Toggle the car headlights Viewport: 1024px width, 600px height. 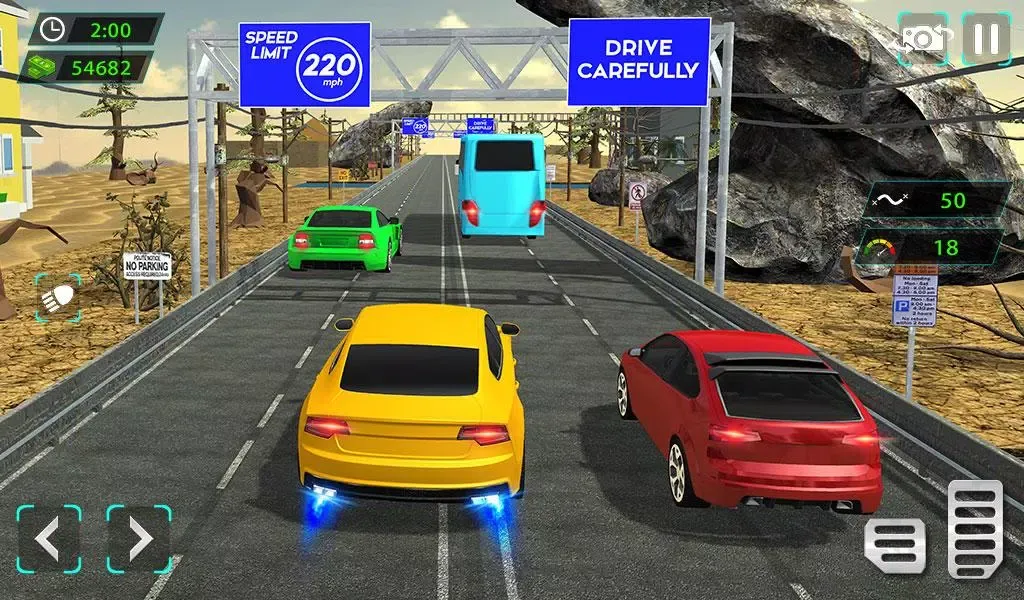(56, 298)
